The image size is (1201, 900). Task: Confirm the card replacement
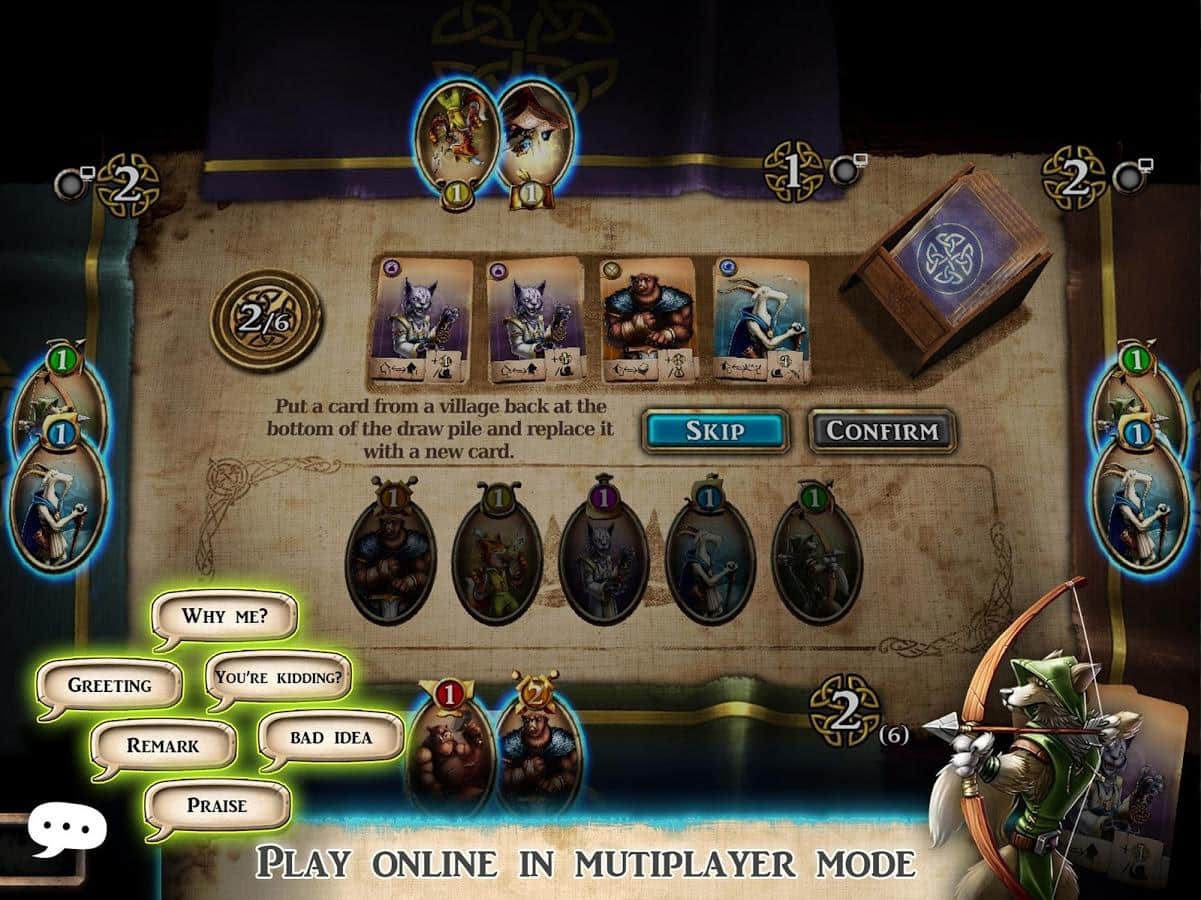tap(882, 431)
